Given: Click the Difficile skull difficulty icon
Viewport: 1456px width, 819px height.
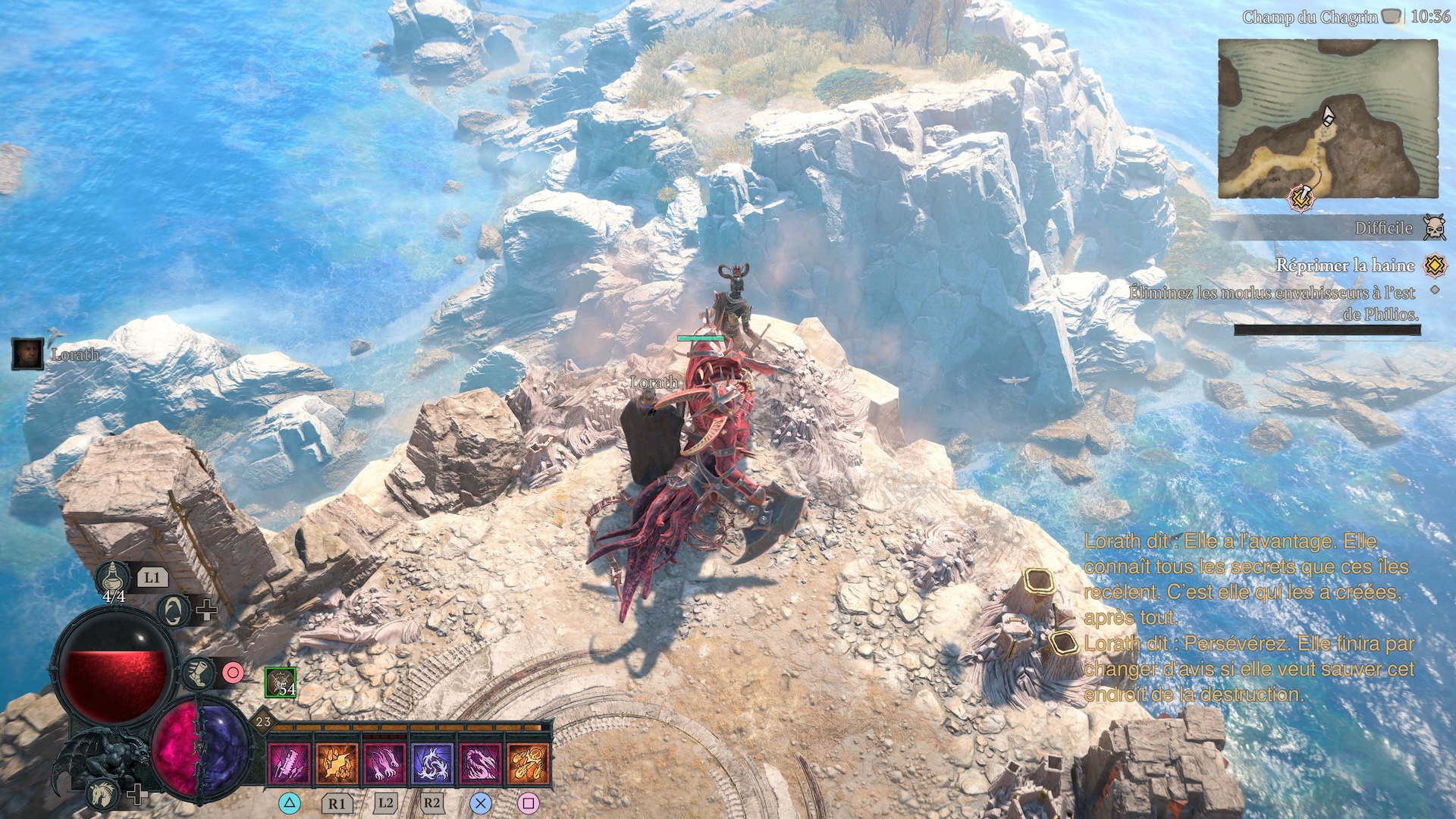Looking at the screenshot, I should coord(1433,227).
